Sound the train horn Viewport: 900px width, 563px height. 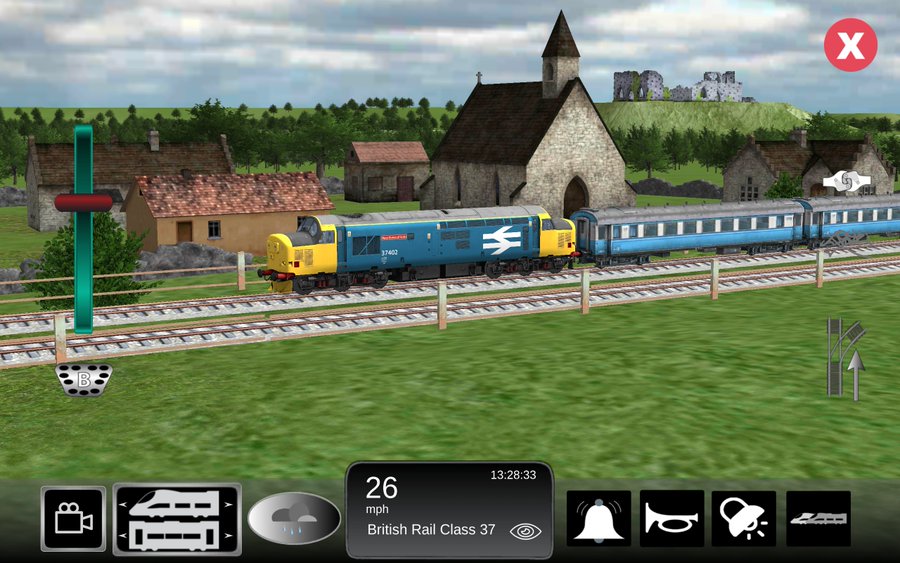tap(672, 518)
